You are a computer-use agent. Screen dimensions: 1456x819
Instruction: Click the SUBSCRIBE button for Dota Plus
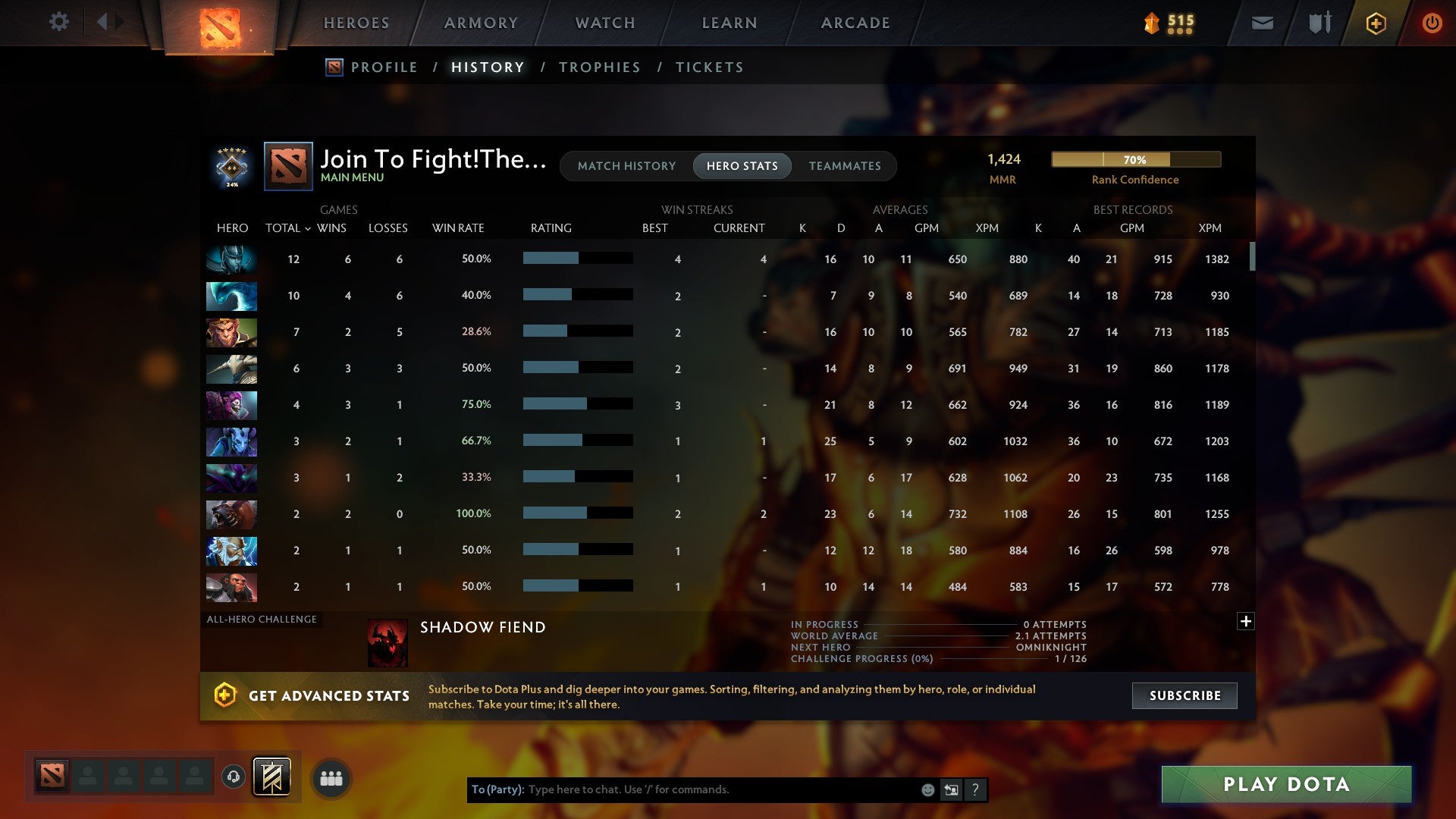[1184, 695]
